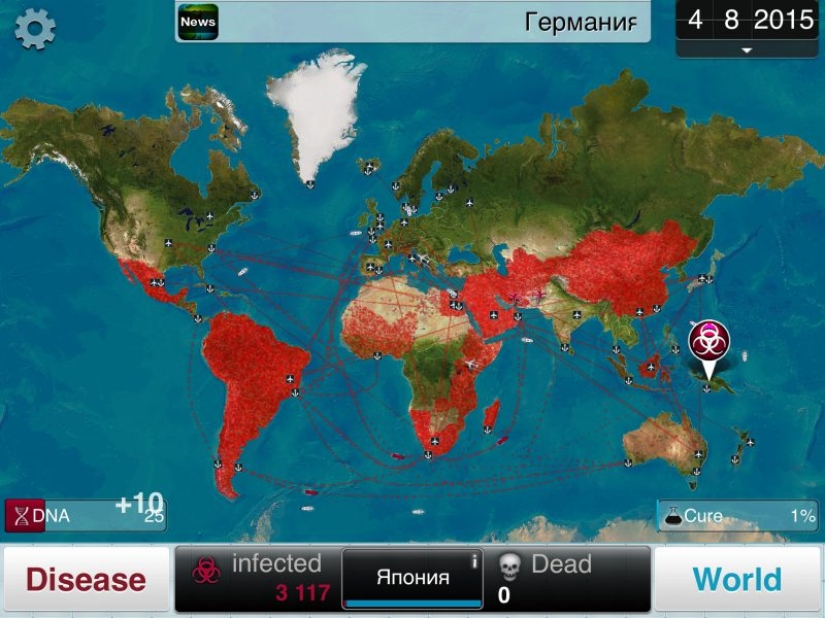This screenshot has width=825, height=618.
Task: Open the Disease evolution screen
Action: pyautogui.click(x=86, y=579)
